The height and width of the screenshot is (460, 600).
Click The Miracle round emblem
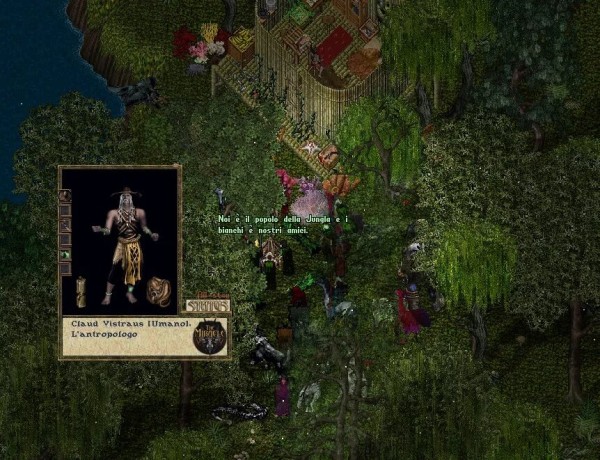(211, 336)
